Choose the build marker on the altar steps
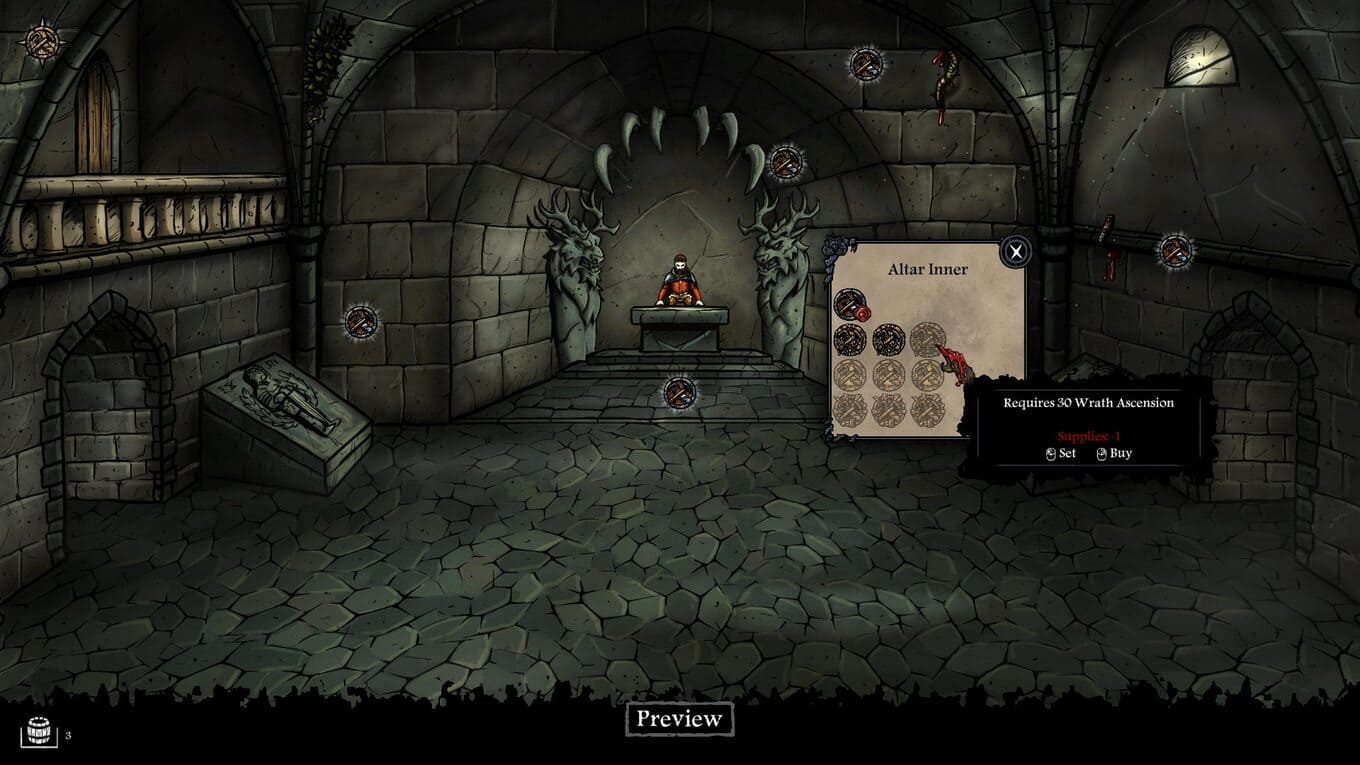The width and height of the screenshot is (1360, 765). tap(679, 392)
